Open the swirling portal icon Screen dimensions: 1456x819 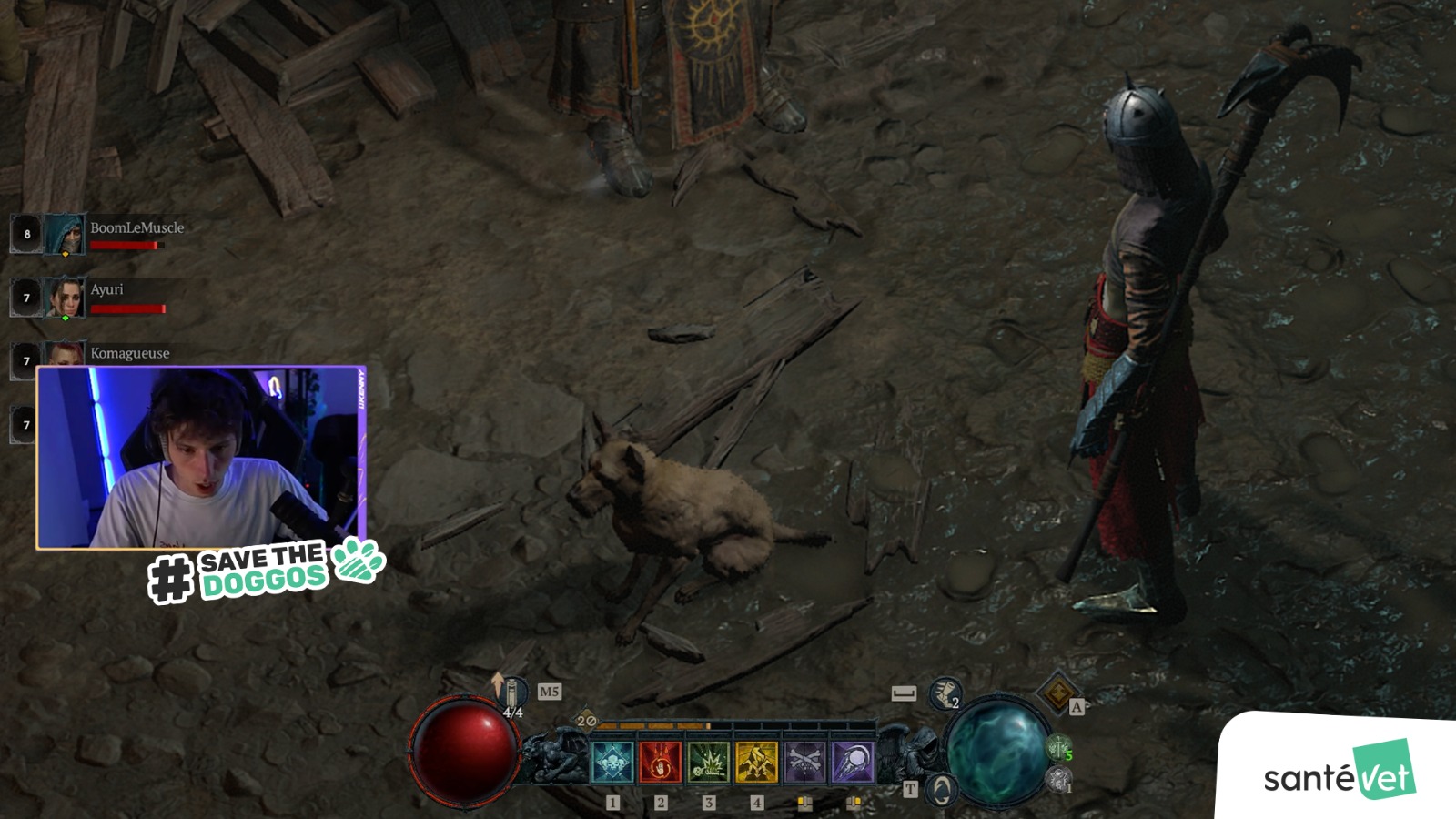[x=941, y=788]
